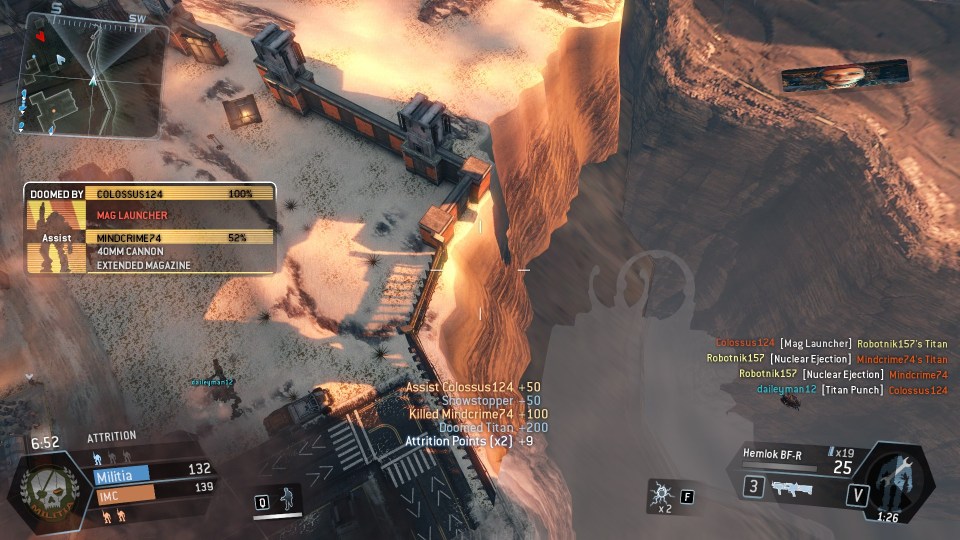
Task: Activate the pilot tactical ability icon
Action: click(288, 497)
